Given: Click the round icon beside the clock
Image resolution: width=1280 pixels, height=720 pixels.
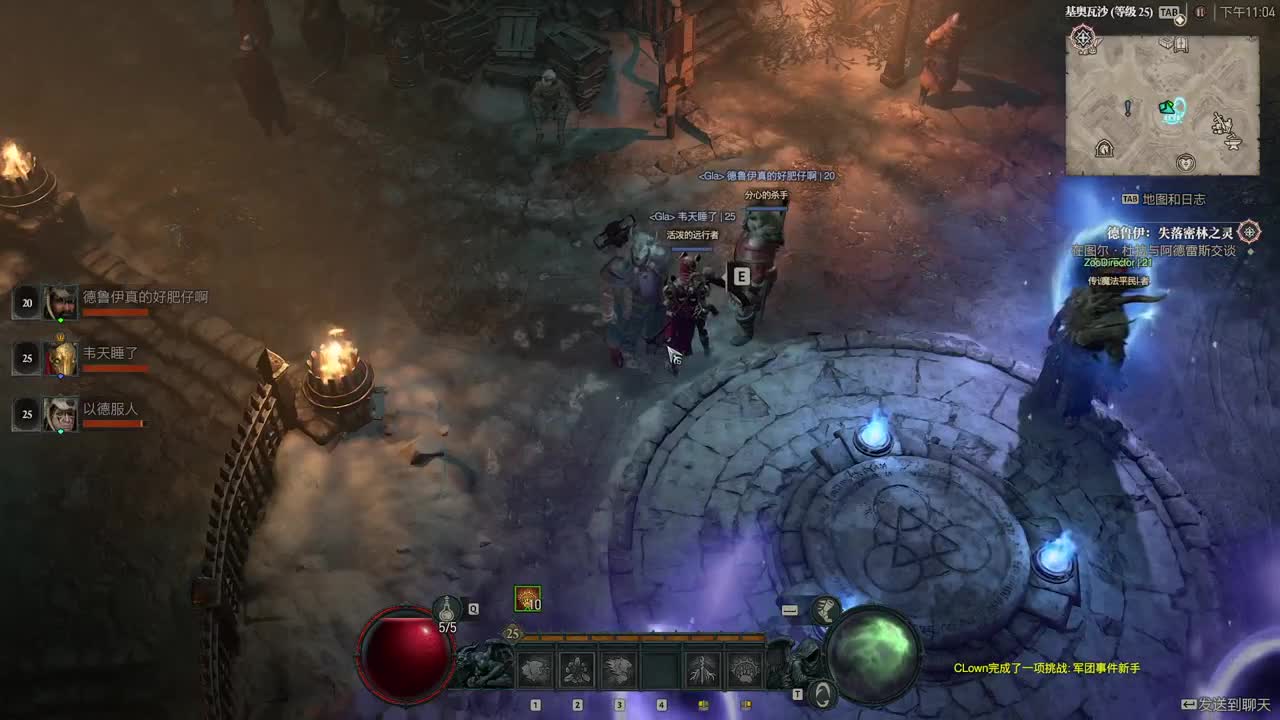Looking at the screenshot, I should pos(1200,12).
